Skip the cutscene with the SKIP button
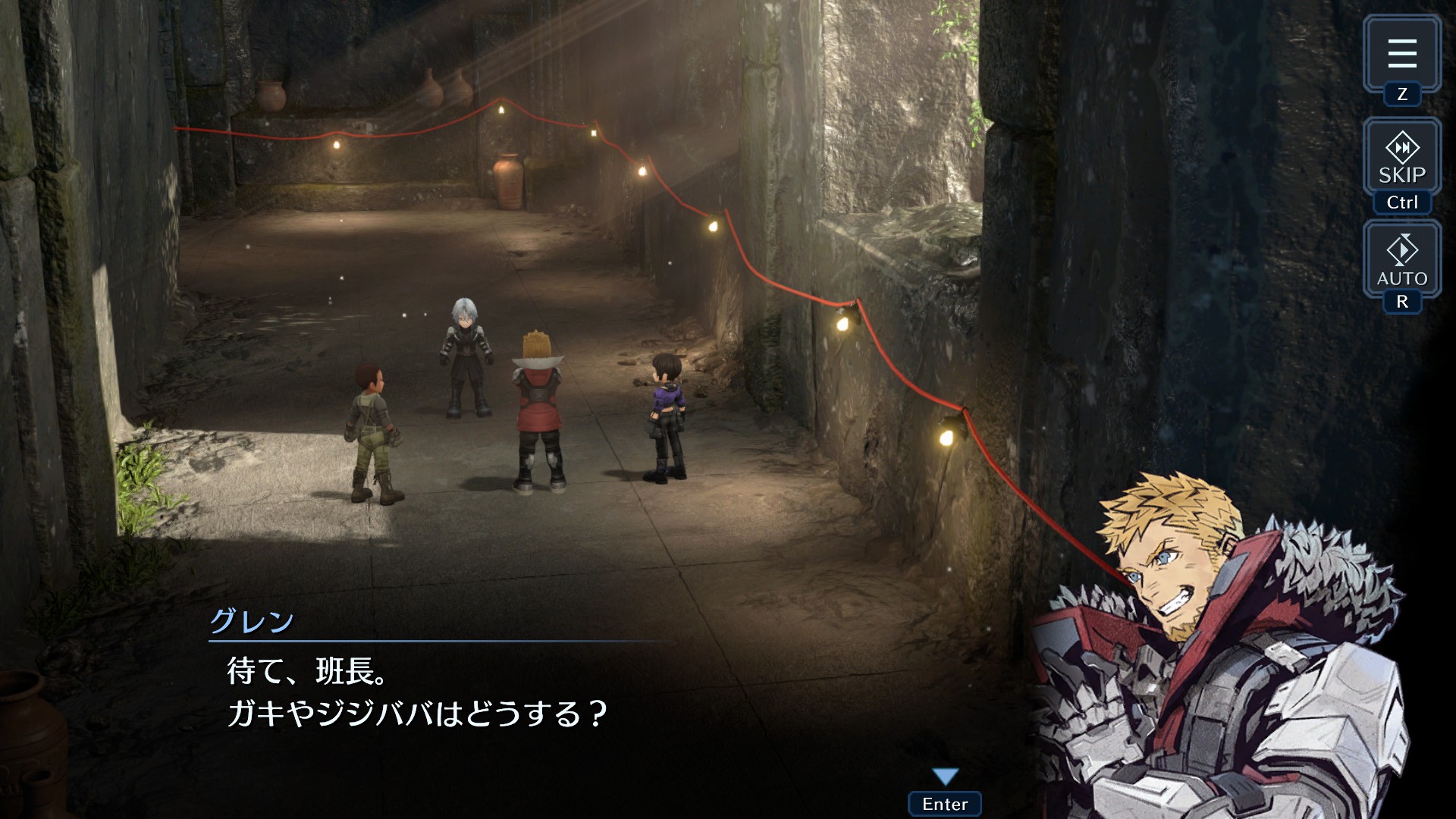Screen dimensions: 1456x819 (1401, 158)
